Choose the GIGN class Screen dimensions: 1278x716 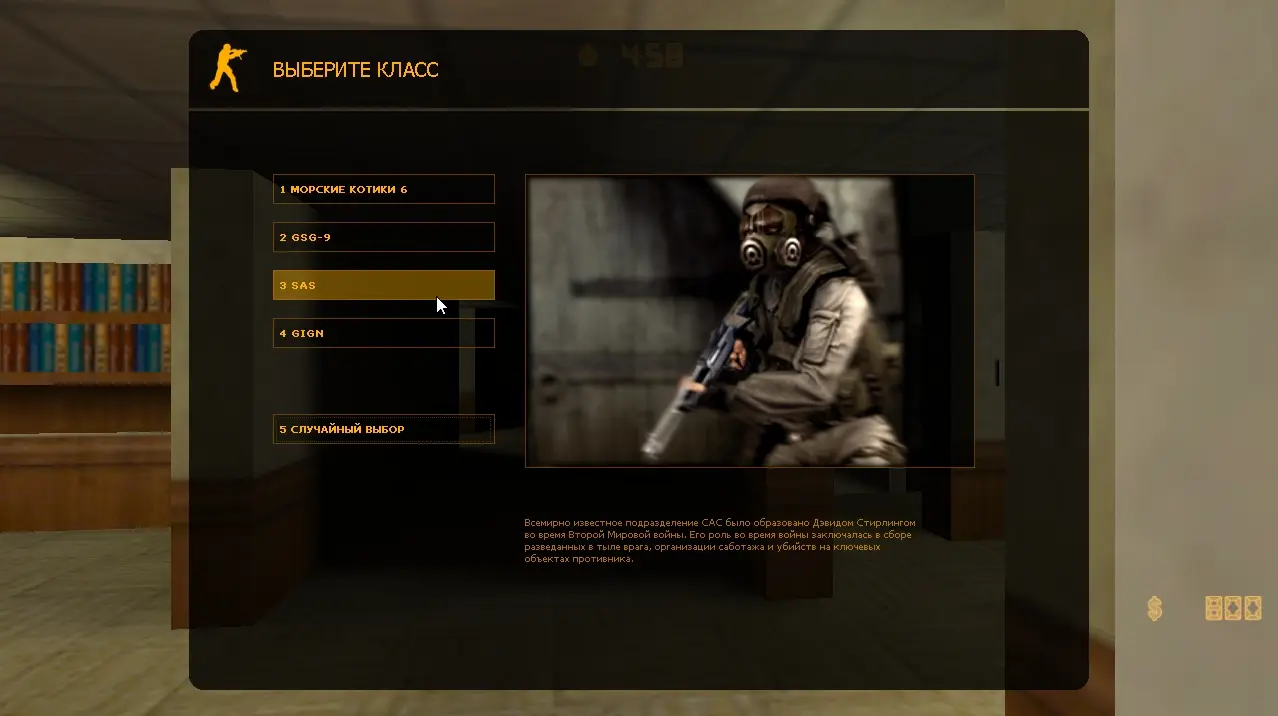tap(383, 333)
